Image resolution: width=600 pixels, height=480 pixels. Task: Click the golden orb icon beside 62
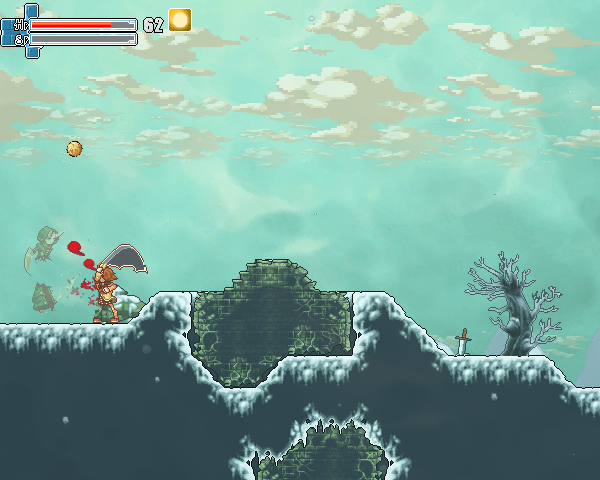coord(180,20)
